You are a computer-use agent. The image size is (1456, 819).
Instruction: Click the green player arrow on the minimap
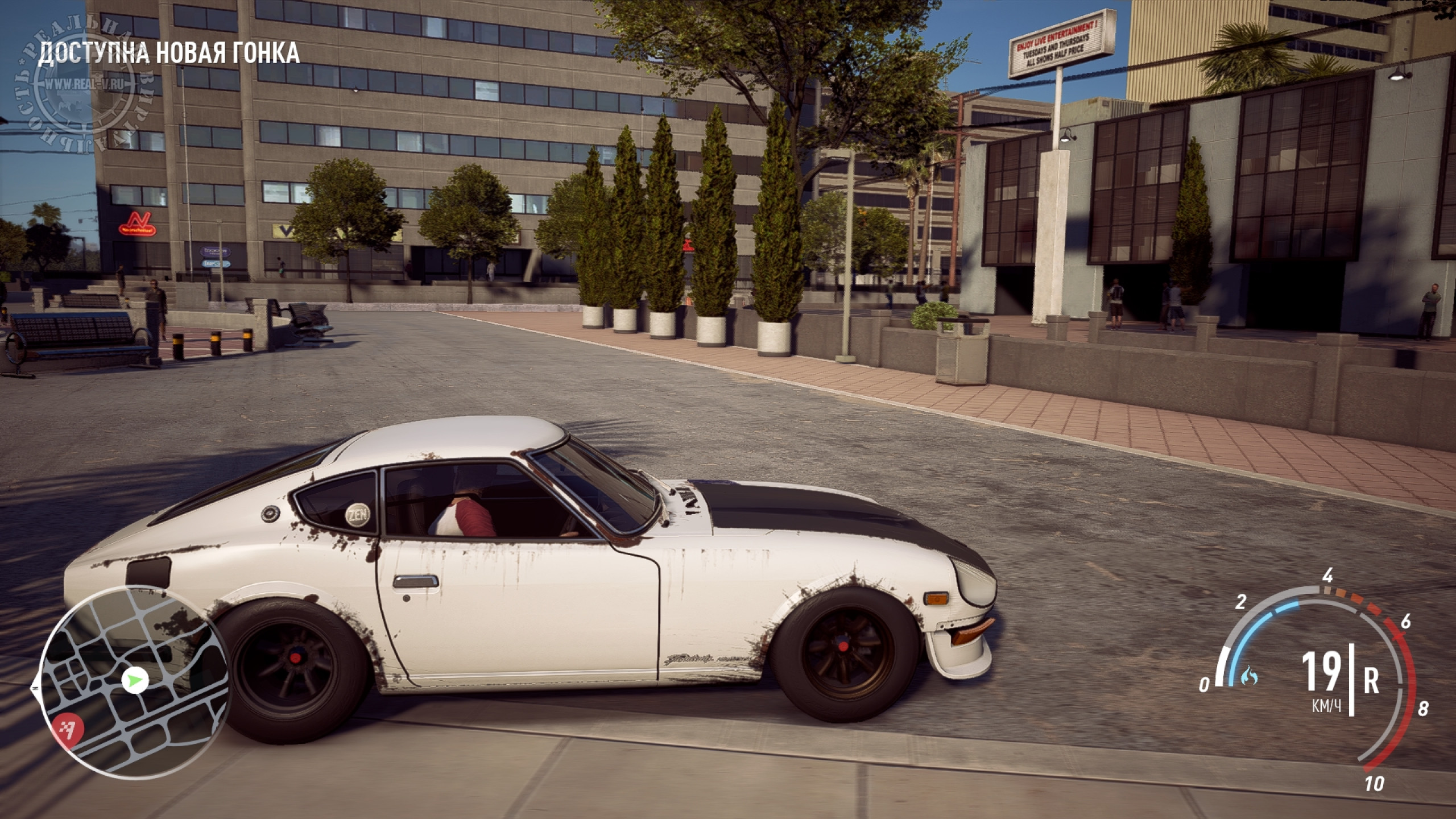[135, 679]
